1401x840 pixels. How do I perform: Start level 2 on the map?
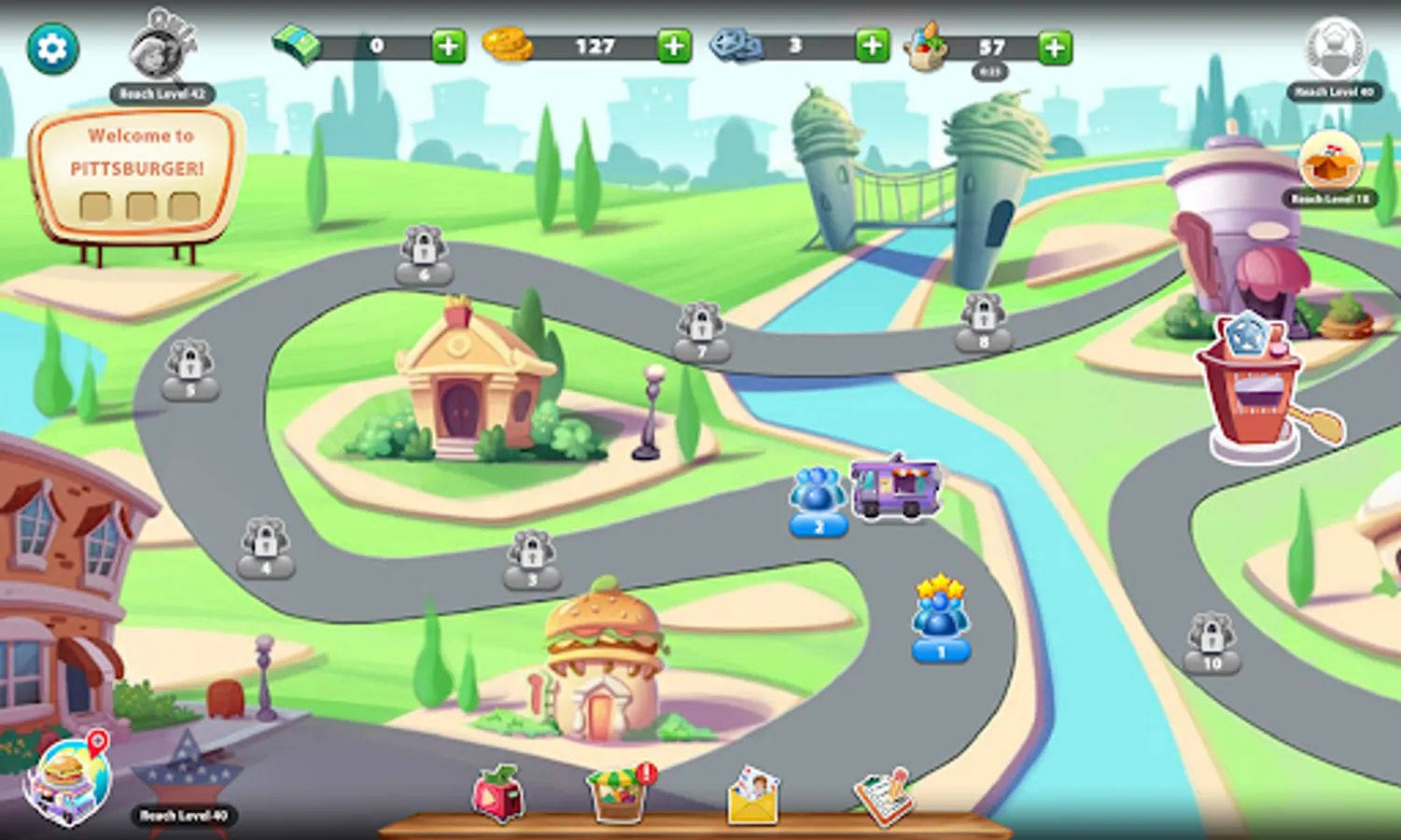click(x=817, y=504)
